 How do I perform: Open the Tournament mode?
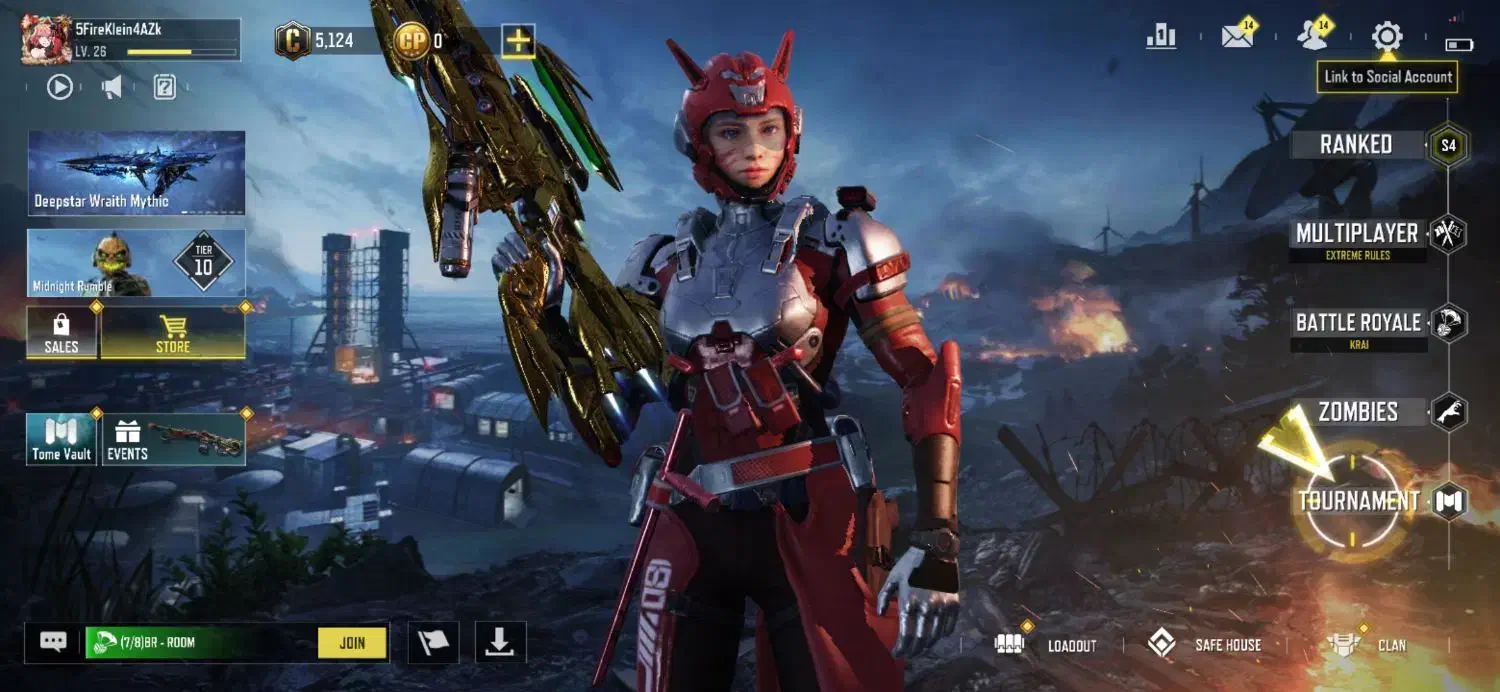point(1359,501)
